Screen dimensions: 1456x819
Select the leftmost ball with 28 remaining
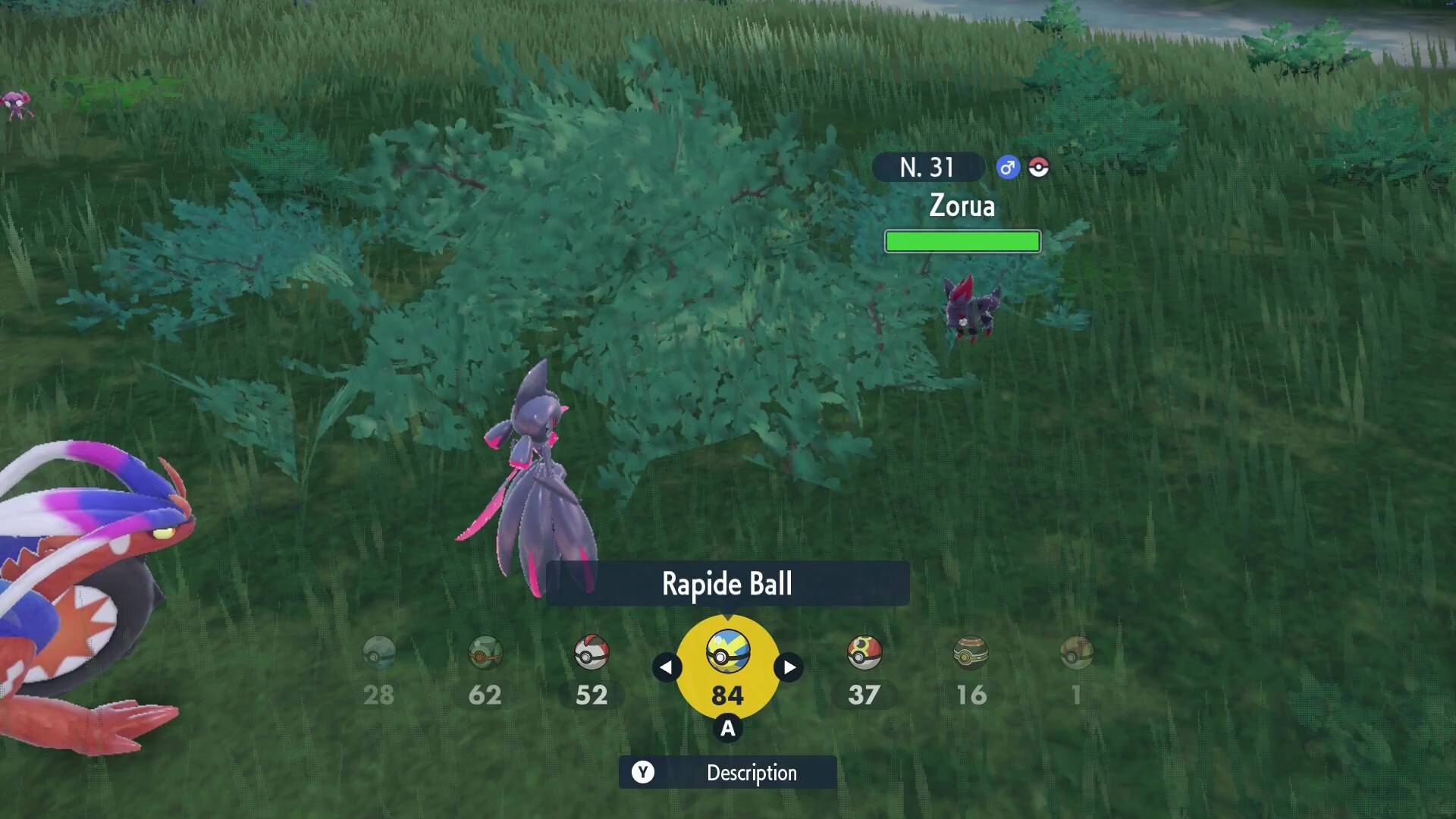pyautogui.click(x=379, y=652)
